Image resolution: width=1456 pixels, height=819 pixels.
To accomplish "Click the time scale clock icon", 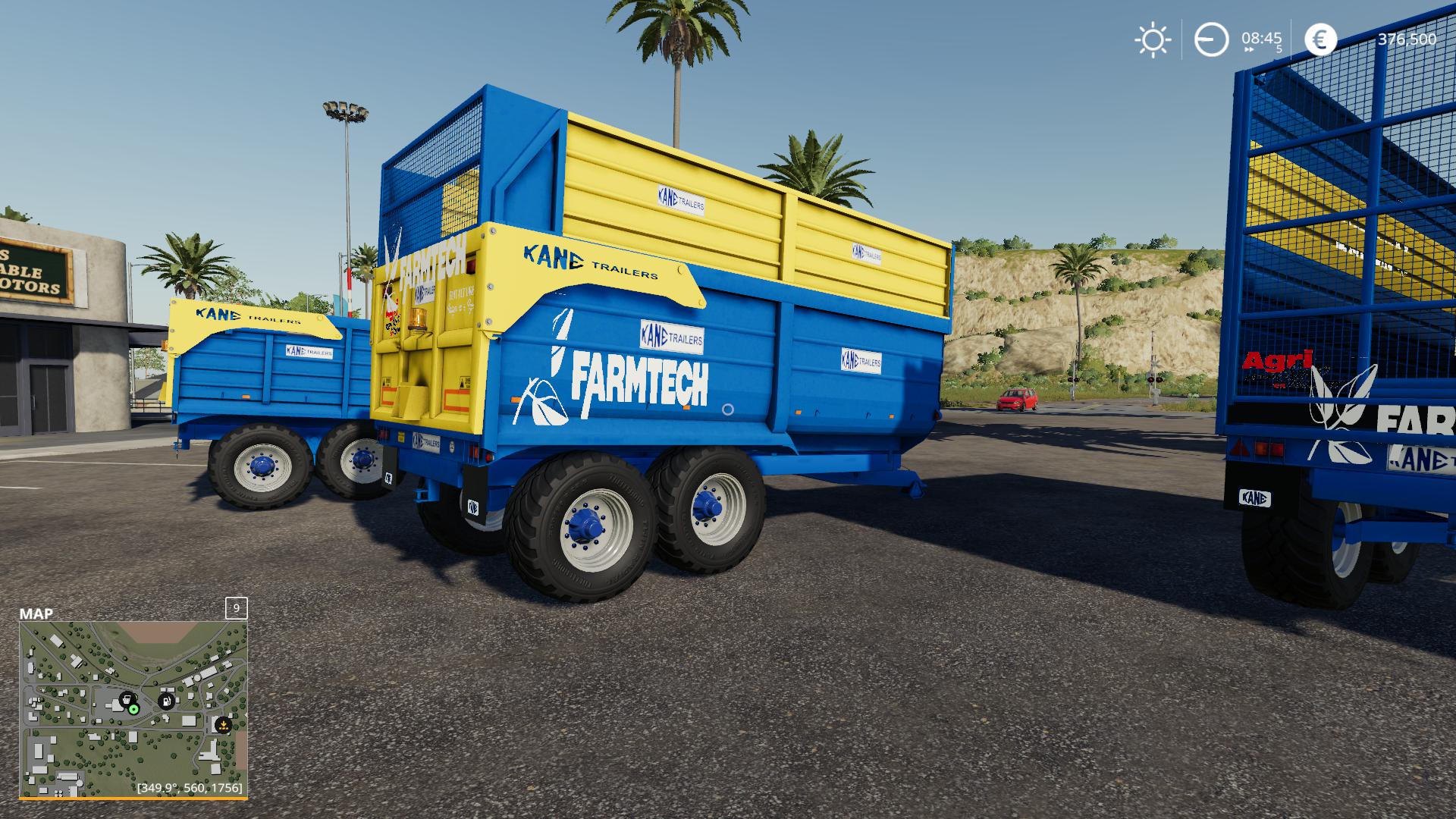I will 1210,39.
